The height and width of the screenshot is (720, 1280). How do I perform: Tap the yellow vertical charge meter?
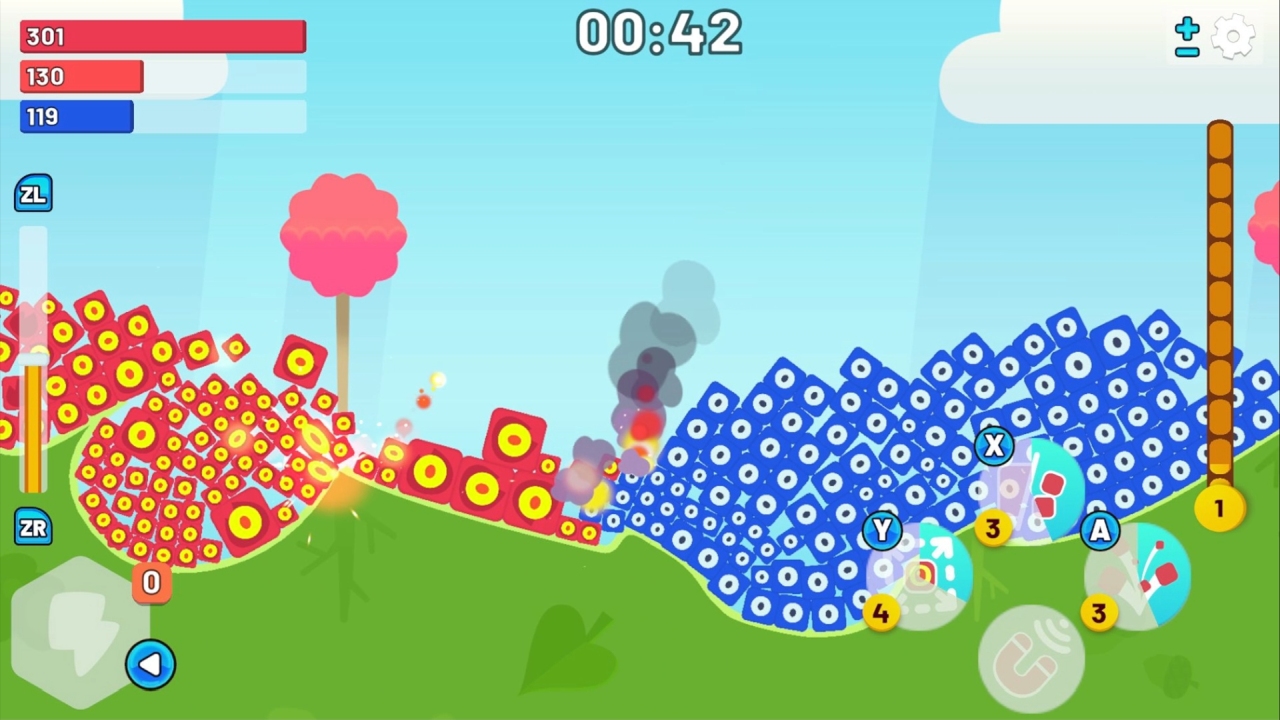tap(34, 430)
